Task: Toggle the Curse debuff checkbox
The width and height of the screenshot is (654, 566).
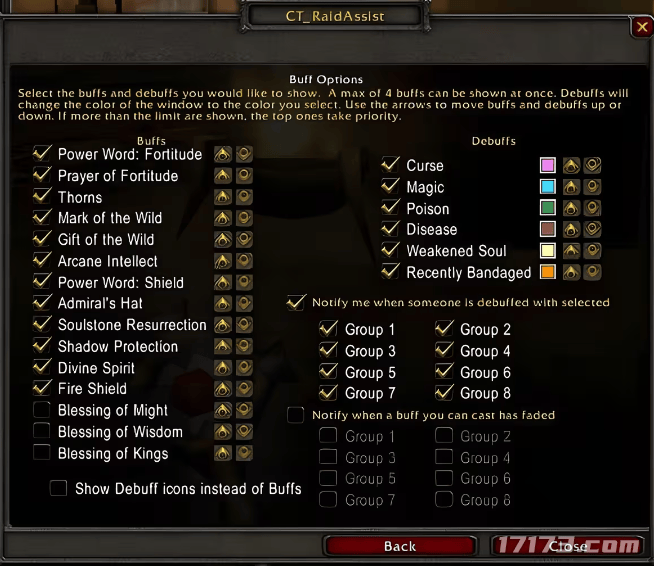Action: pyautogui.click(x=391, y=165)
